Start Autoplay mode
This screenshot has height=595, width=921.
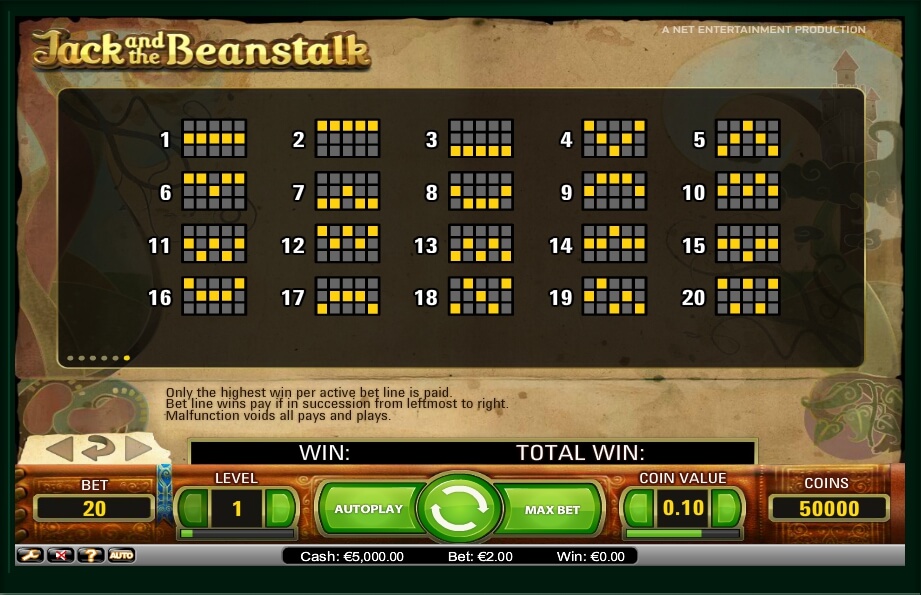point(368,509)
